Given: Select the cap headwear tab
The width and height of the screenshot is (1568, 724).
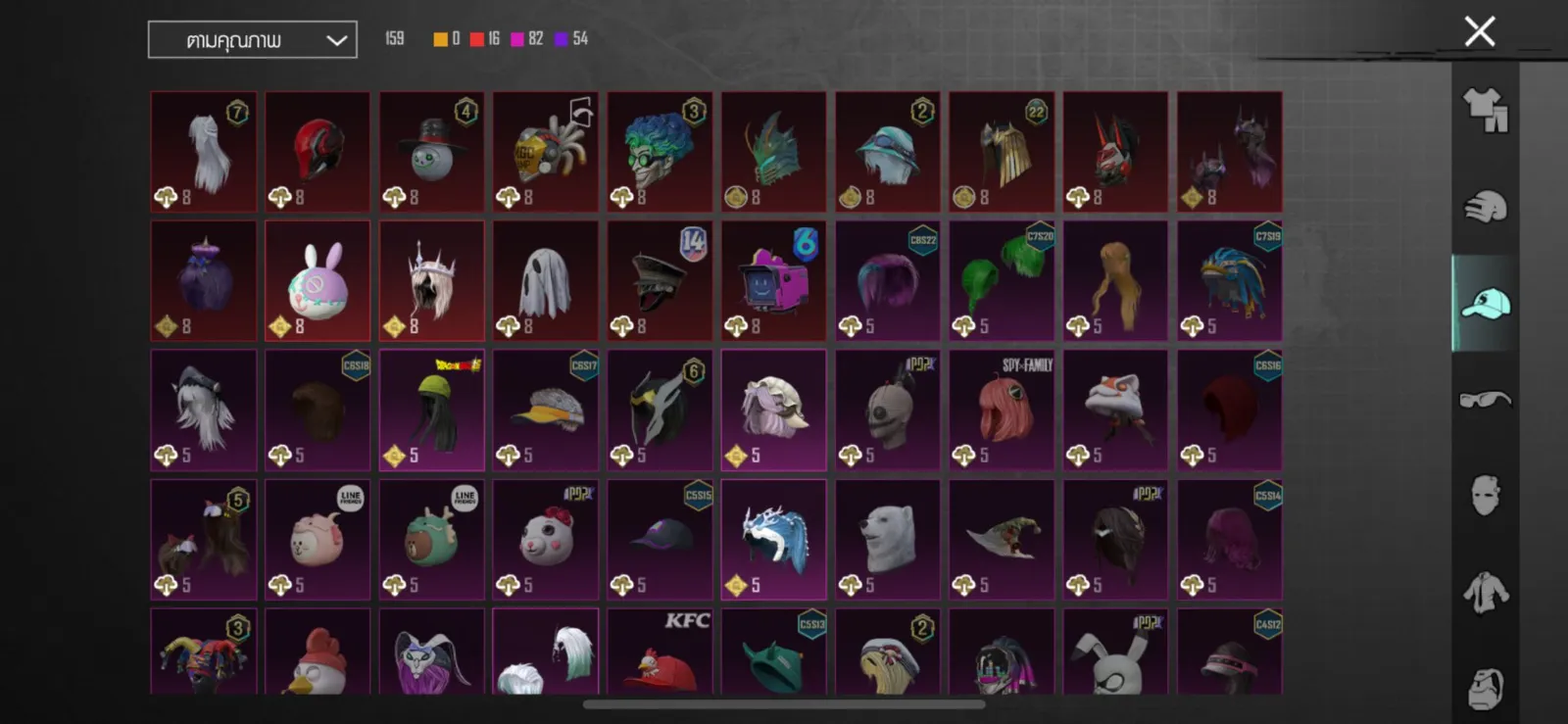Looking at the screenshot, I should tap(1485, 304).
